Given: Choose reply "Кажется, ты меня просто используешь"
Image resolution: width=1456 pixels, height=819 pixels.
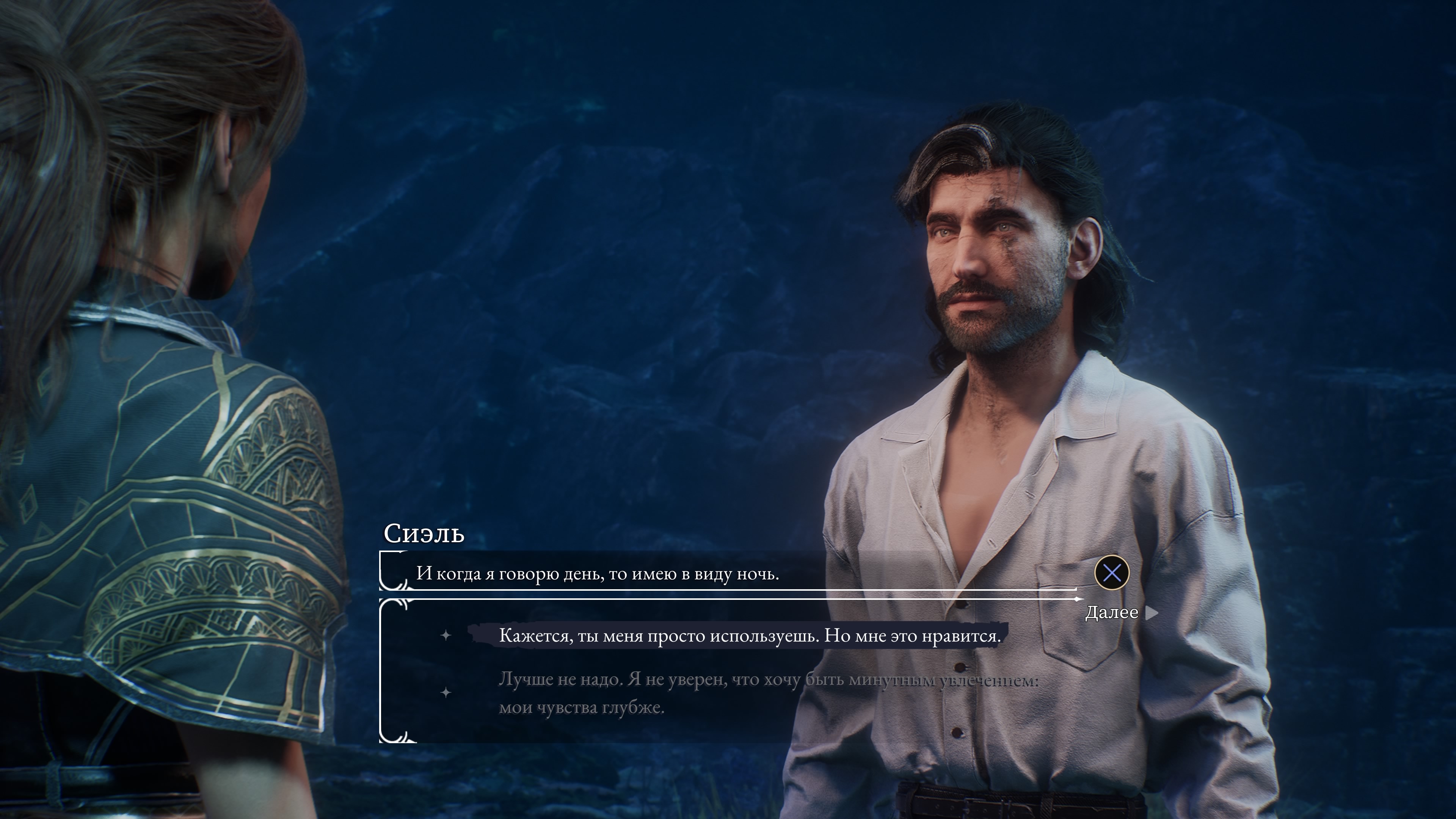Looking at the screenshot, I should coord(749,637).
